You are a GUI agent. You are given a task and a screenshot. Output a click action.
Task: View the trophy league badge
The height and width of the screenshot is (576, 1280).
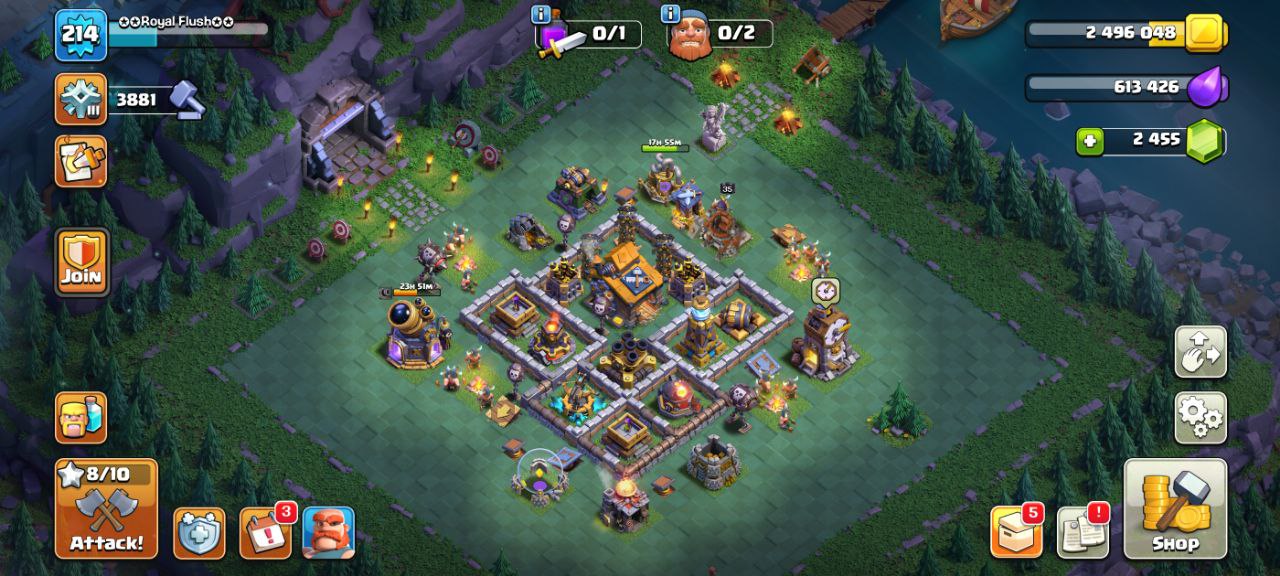pos(81,99)
